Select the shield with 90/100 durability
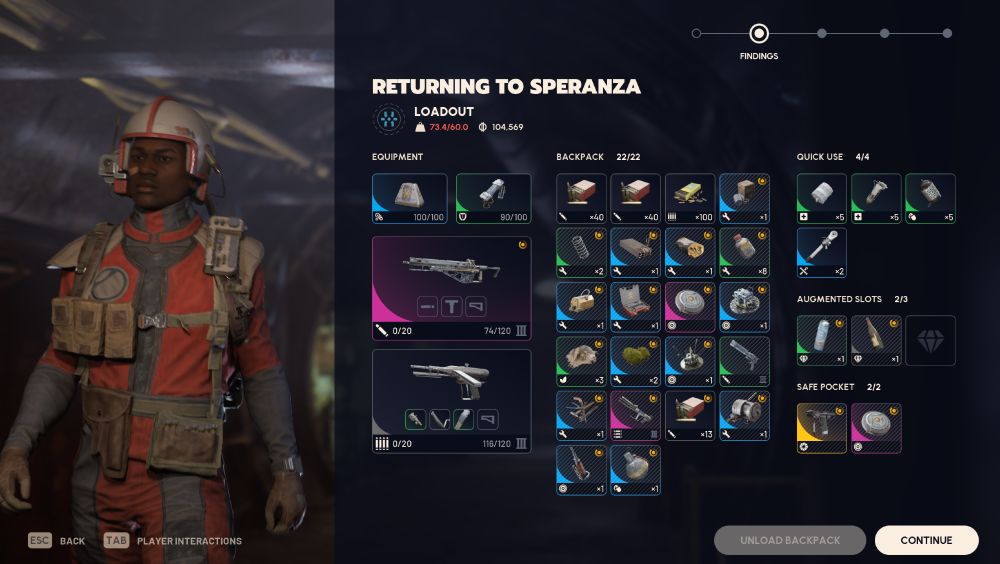1000x564 pixels. pos(493,198)
